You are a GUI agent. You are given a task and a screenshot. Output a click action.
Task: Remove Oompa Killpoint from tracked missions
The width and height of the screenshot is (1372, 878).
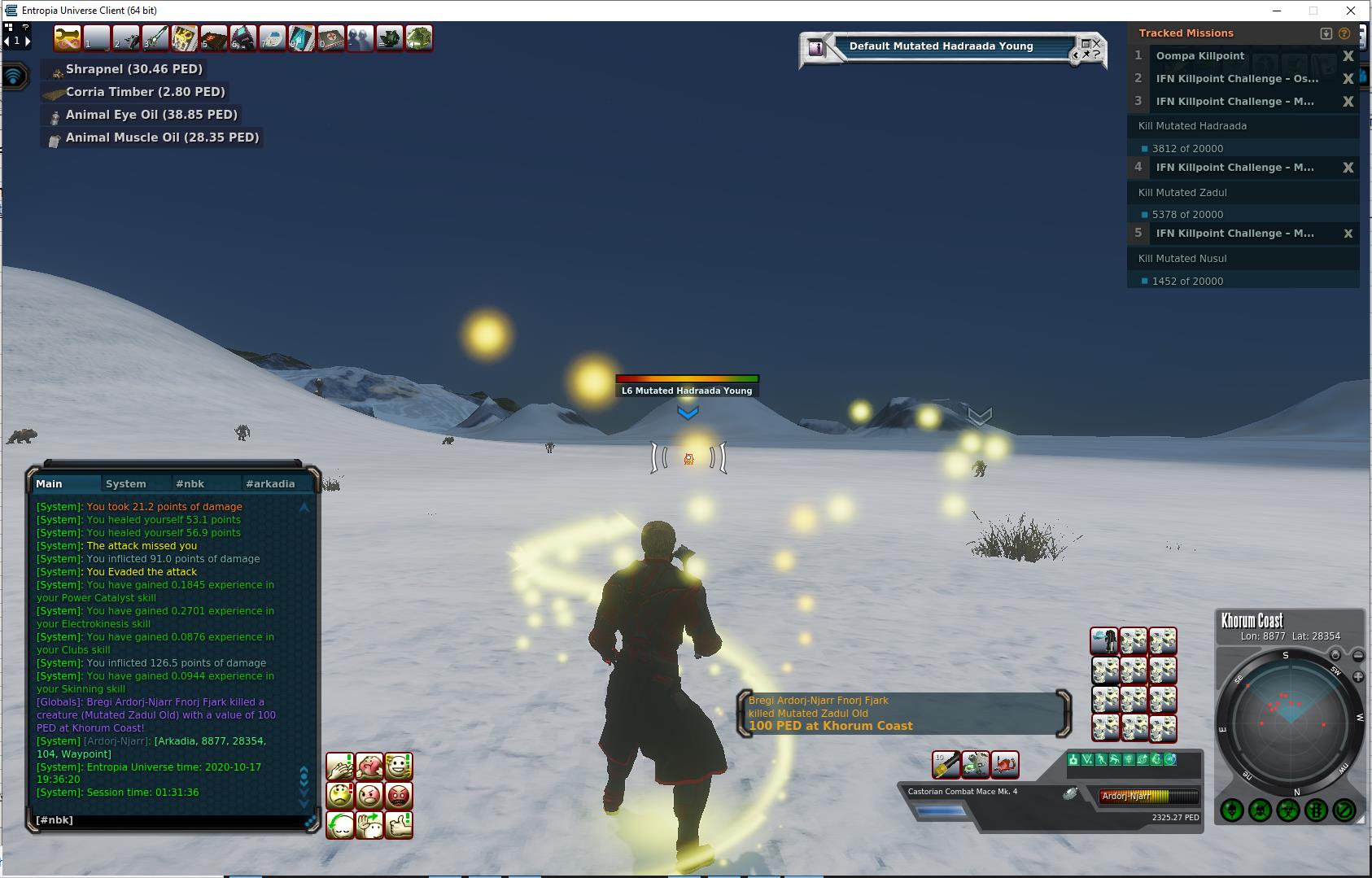(1348, 56)
